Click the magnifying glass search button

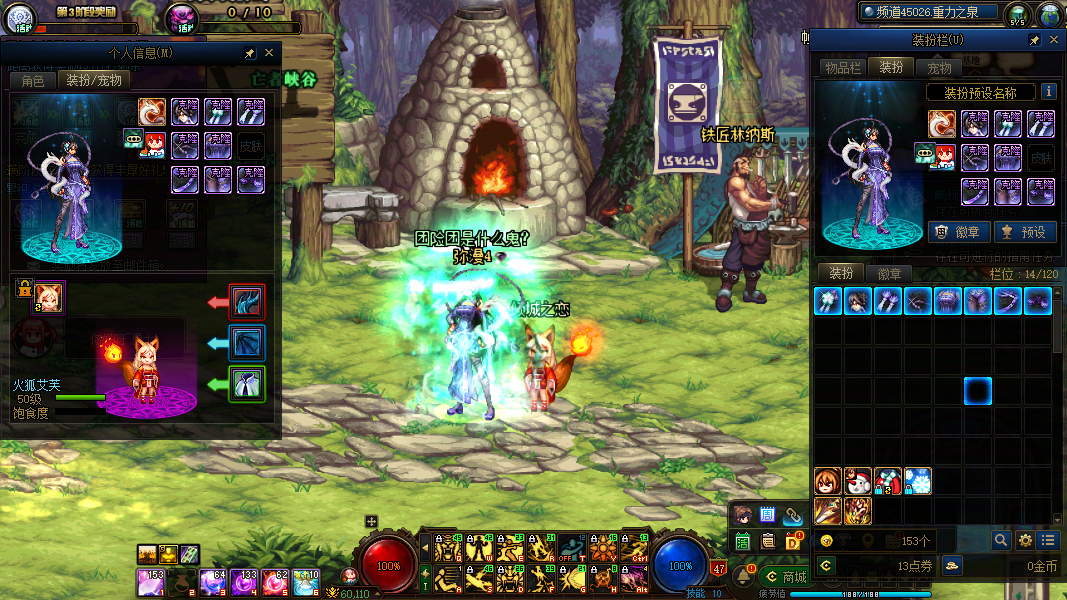coord(1000,540)
